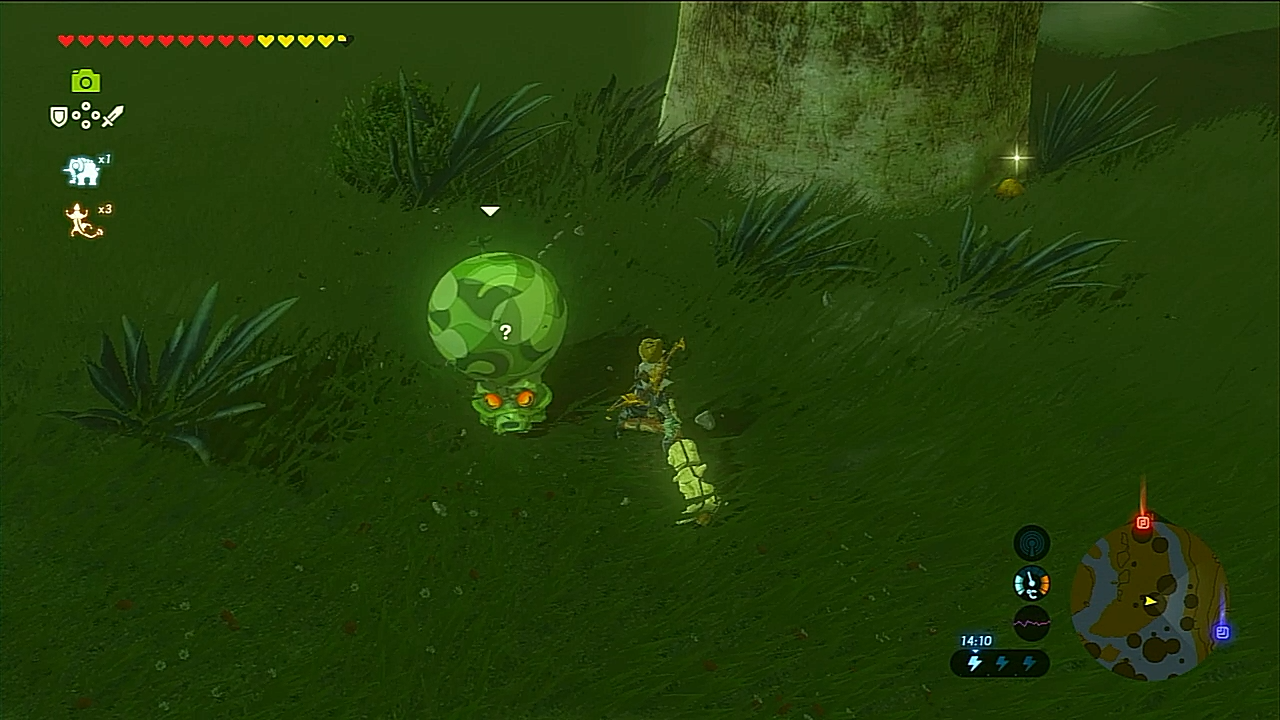Activate the lizard champion ability icon
The width and height of the screenshot is (1280, 720).
(x=84, y=221)
